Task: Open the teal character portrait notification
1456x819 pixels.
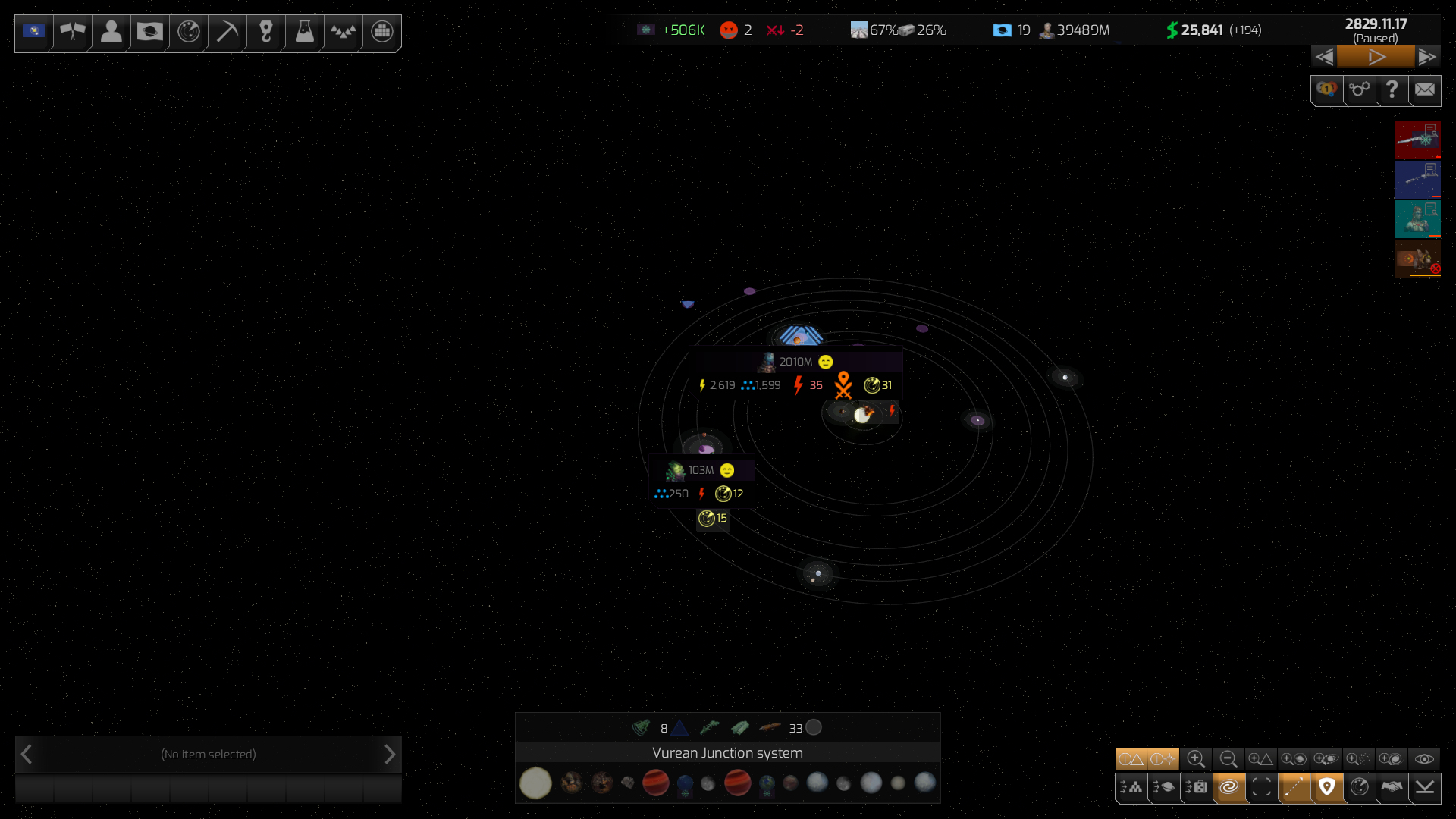Action: click(x=1417, y=219)
